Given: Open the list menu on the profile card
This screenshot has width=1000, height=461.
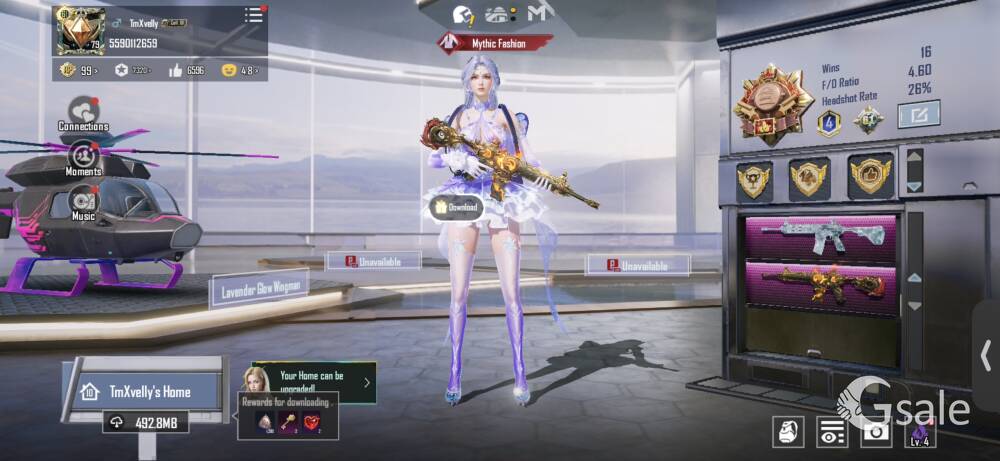Looking at the screenshot, I should pos(254,15).
